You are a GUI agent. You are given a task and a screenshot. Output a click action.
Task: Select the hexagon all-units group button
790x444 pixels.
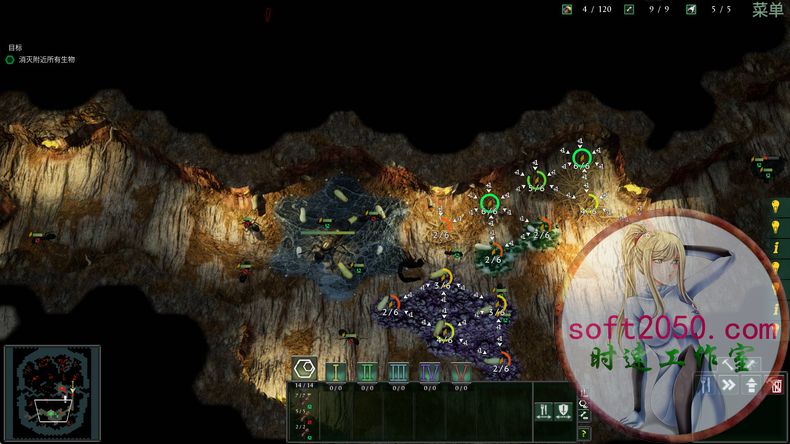(x=304, y=367)
